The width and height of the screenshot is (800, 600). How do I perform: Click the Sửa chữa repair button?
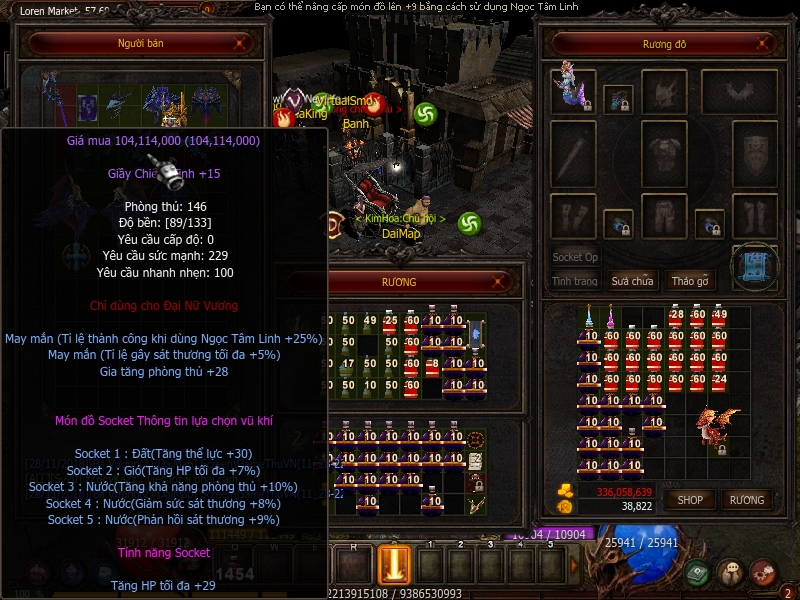tap(632, 281)
